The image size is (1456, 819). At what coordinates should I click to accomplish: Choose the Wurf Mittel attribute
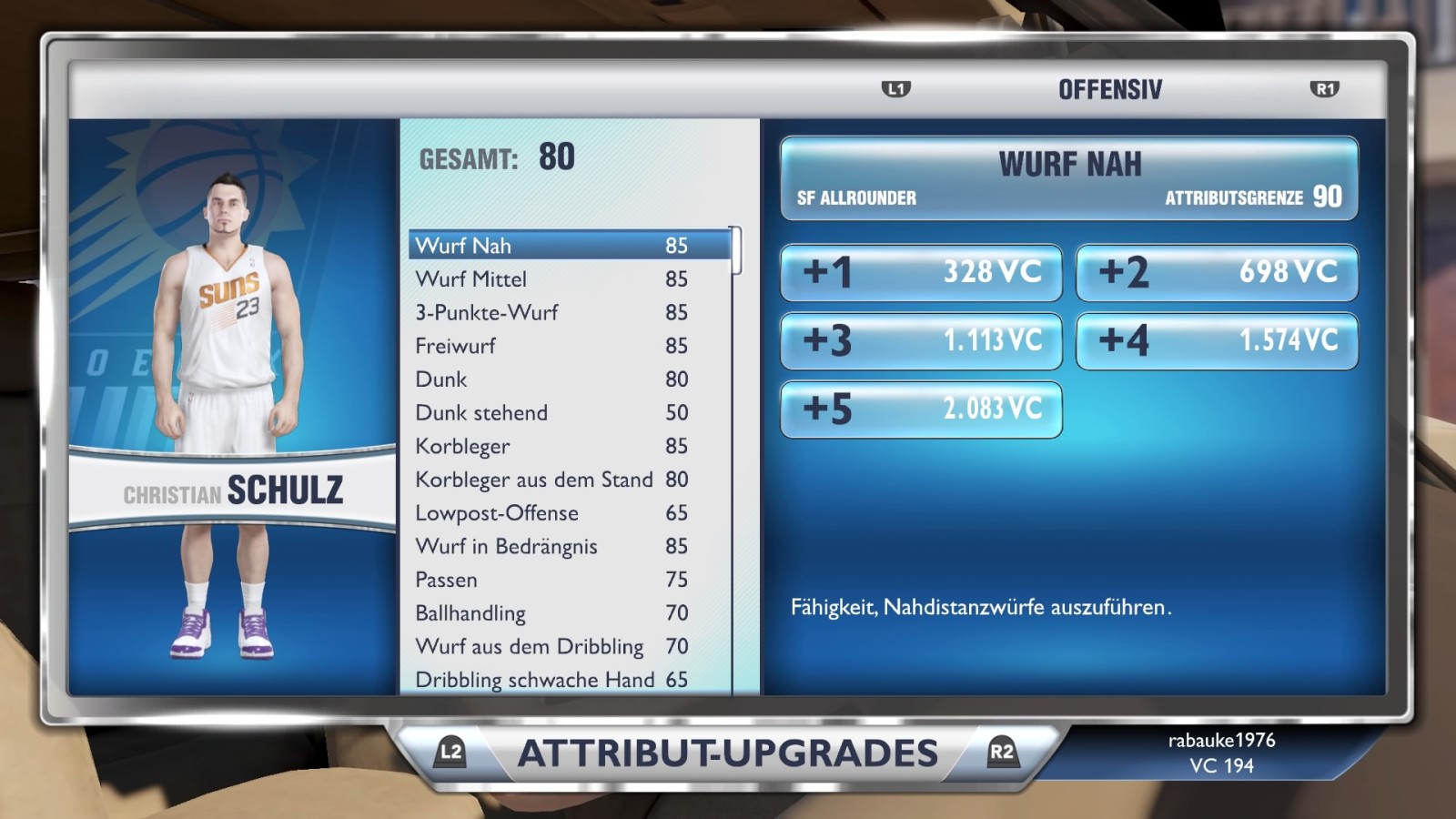(x=551, y=279)
